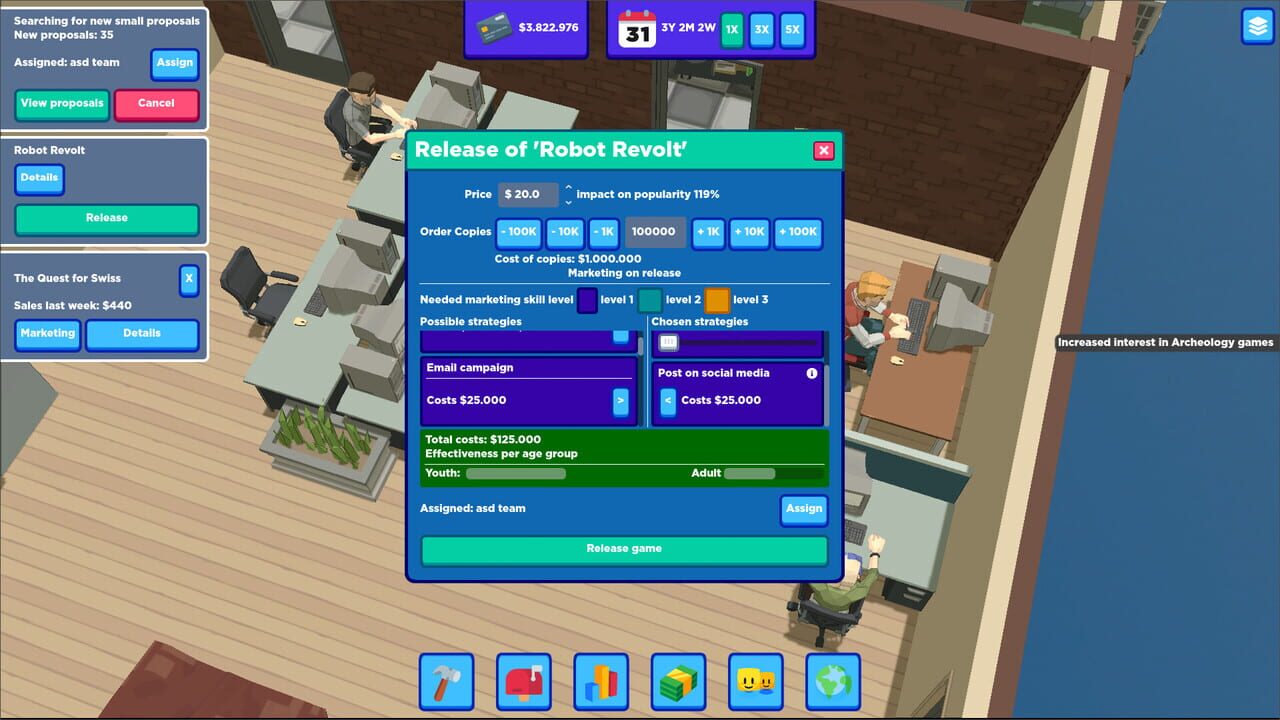
Task: View sales statistics via the bar chart icon
Action: coord(601,682)
